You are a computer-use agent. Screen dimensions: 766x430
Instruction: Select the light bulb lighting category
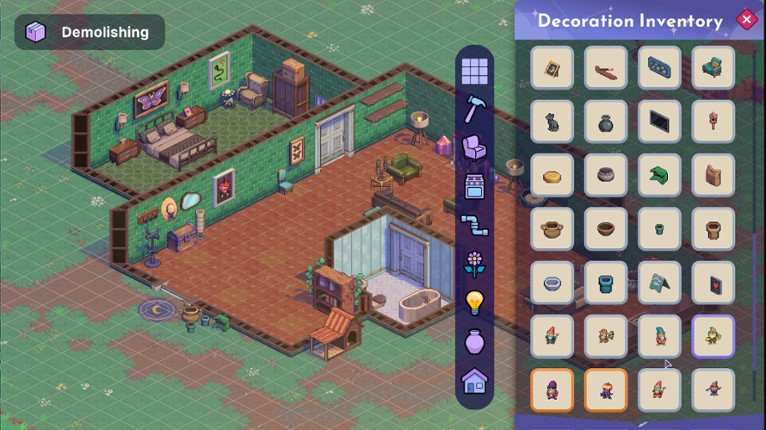[x=474, y=302]
